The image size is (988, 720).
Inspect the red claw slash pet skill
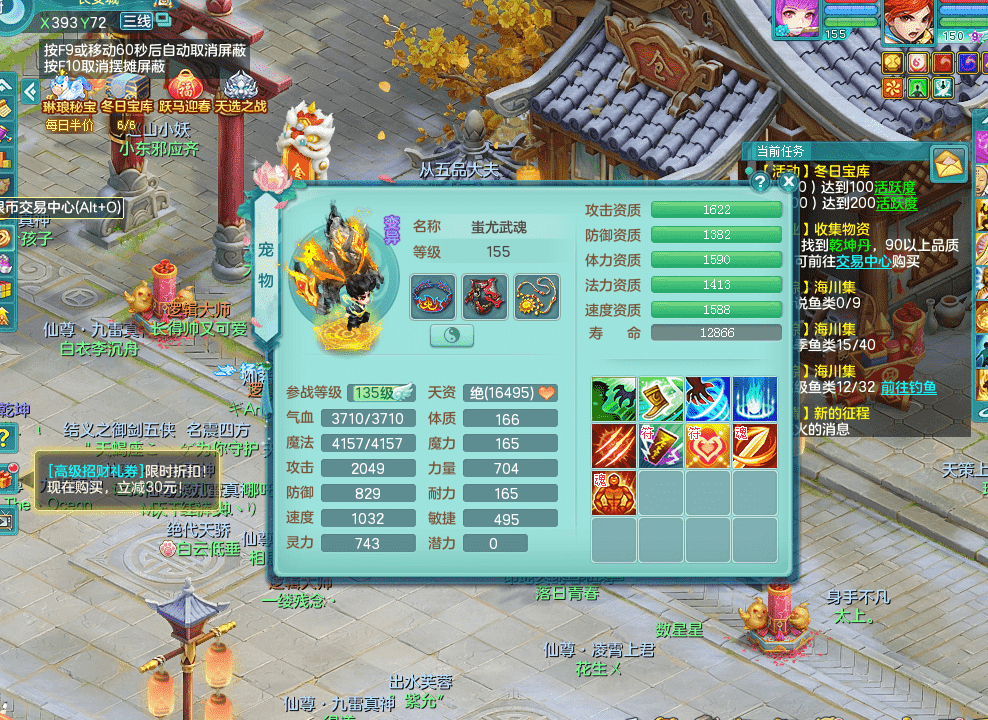(614, 446)
